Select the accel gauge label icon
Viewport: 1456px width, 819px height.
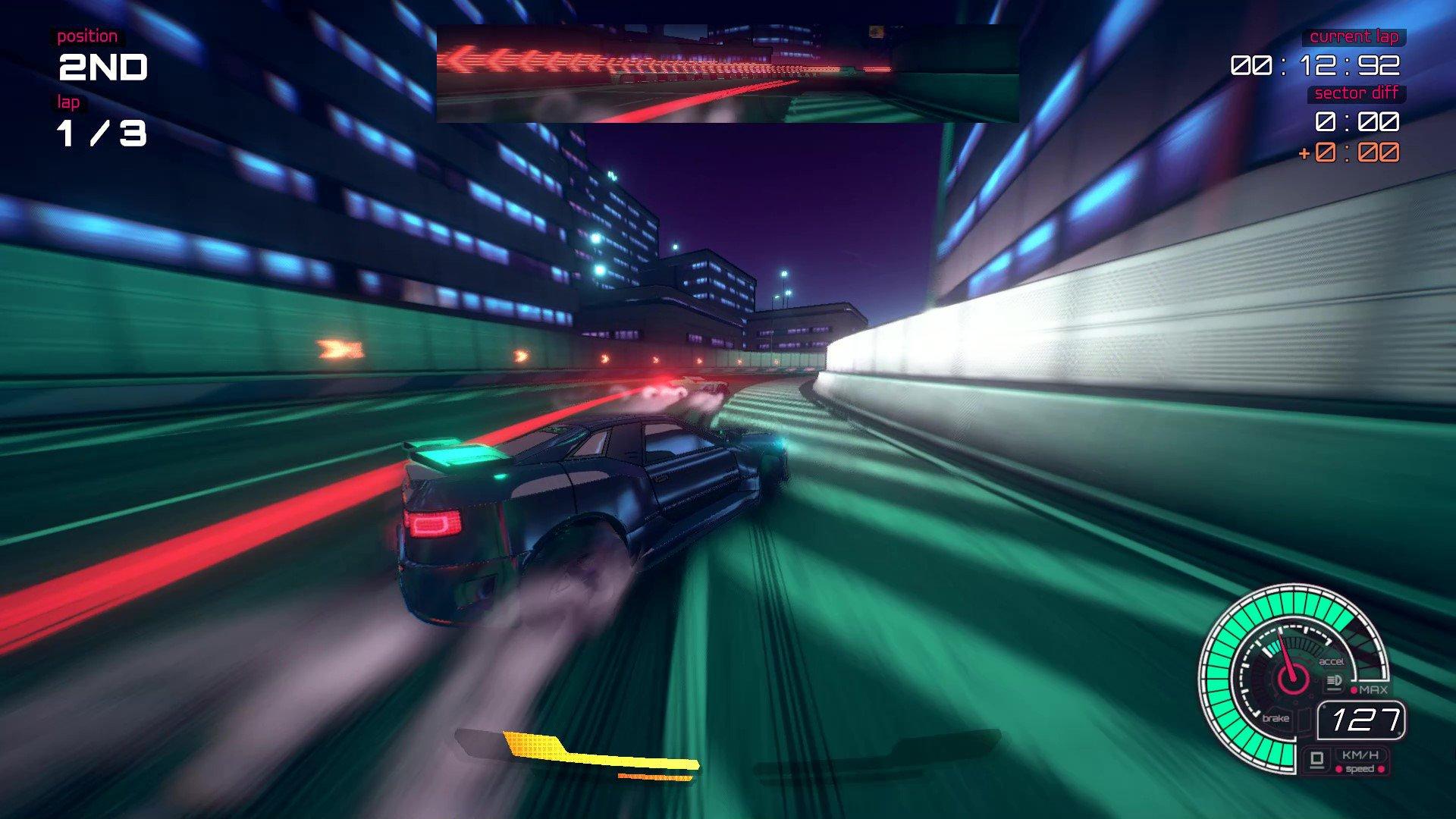(x=1332, y=661)
